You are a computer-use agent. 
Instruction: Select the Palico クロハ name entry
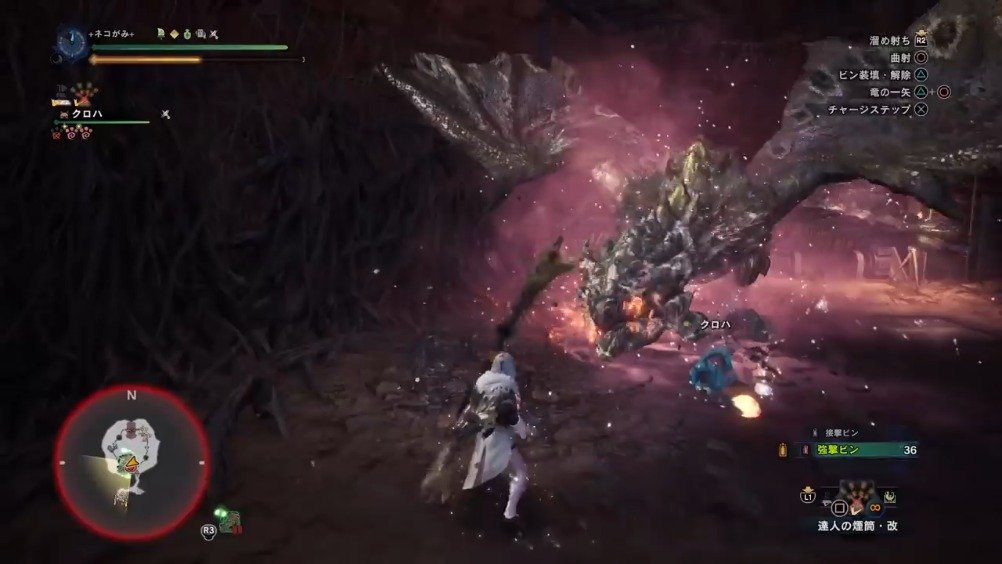(88, 115)
